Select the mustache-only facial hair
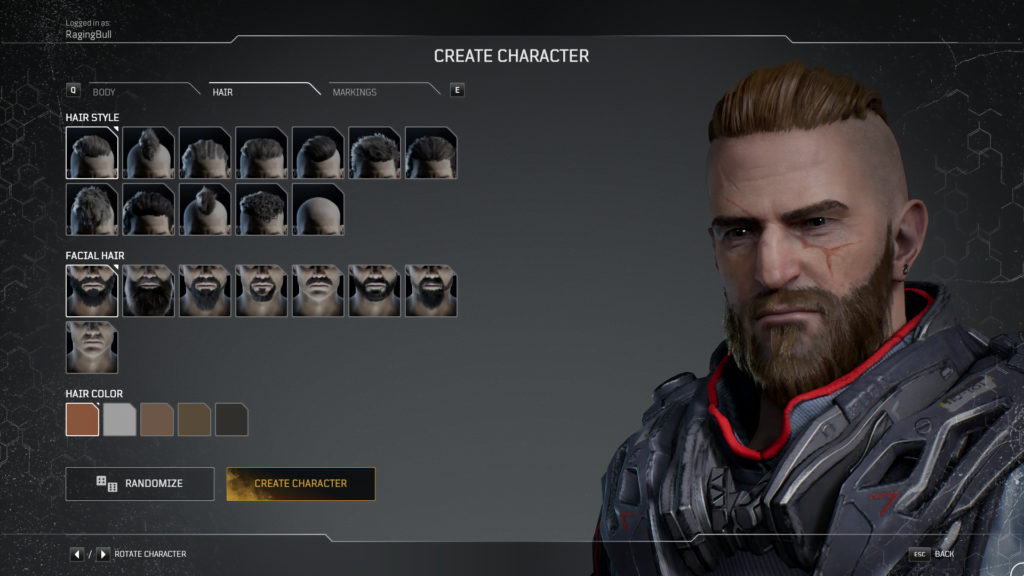The image size is (1024, 576). pyautogui.click(x=318, y=291)
